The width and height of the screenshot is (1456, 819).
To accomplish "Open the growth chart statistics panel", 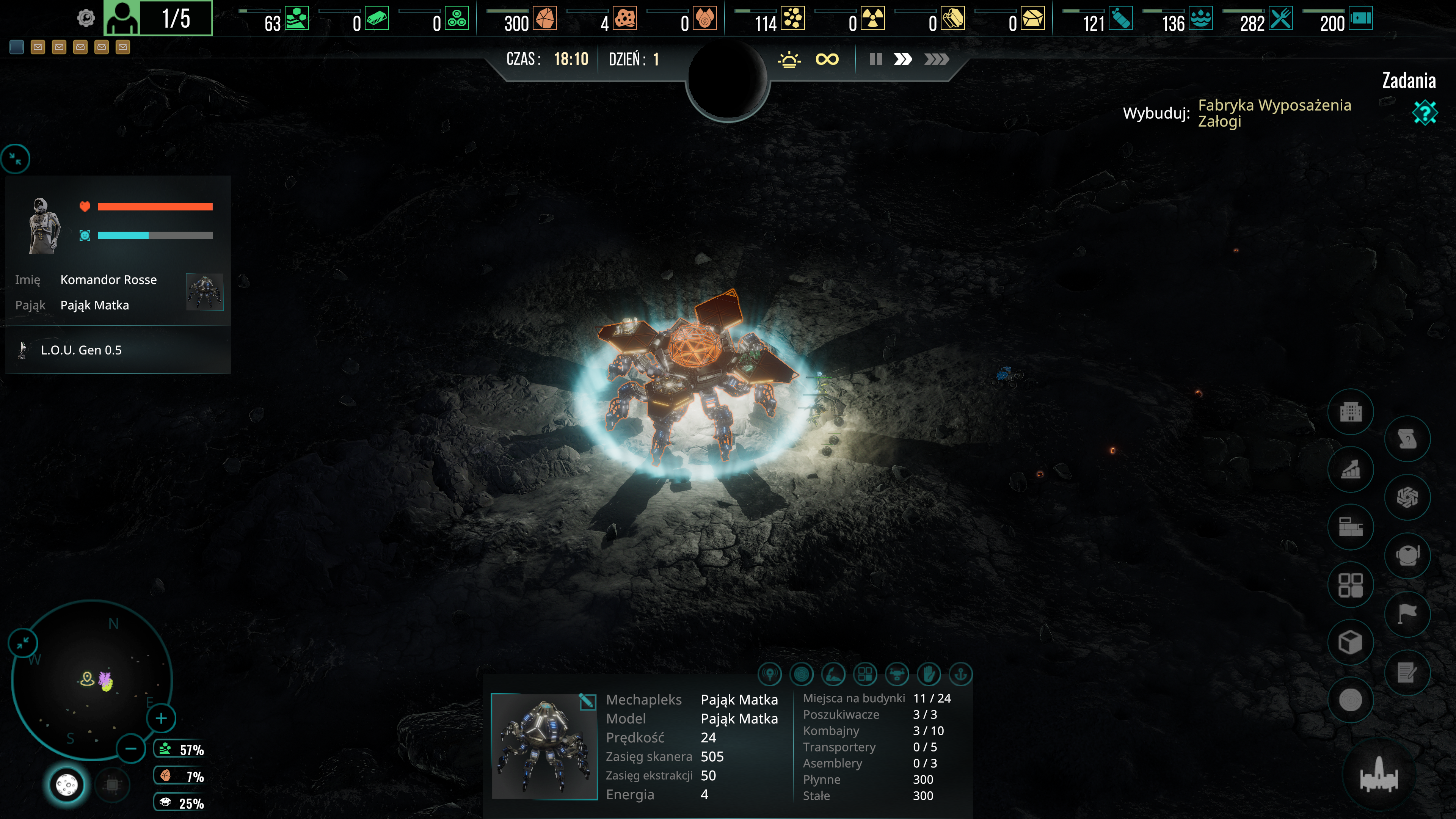I will coord(1350,469).
